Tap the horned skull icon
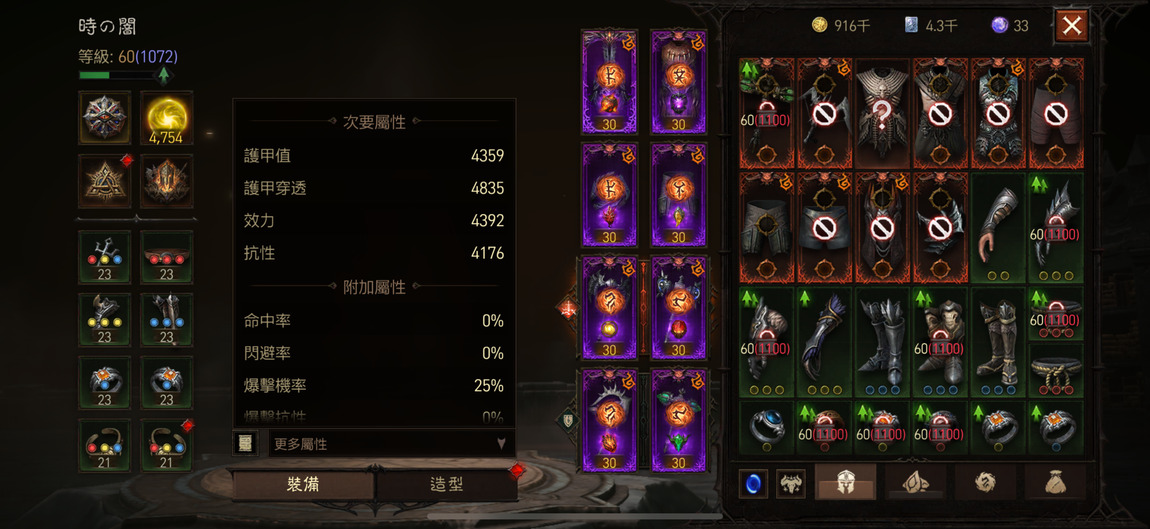 point(790,483)
